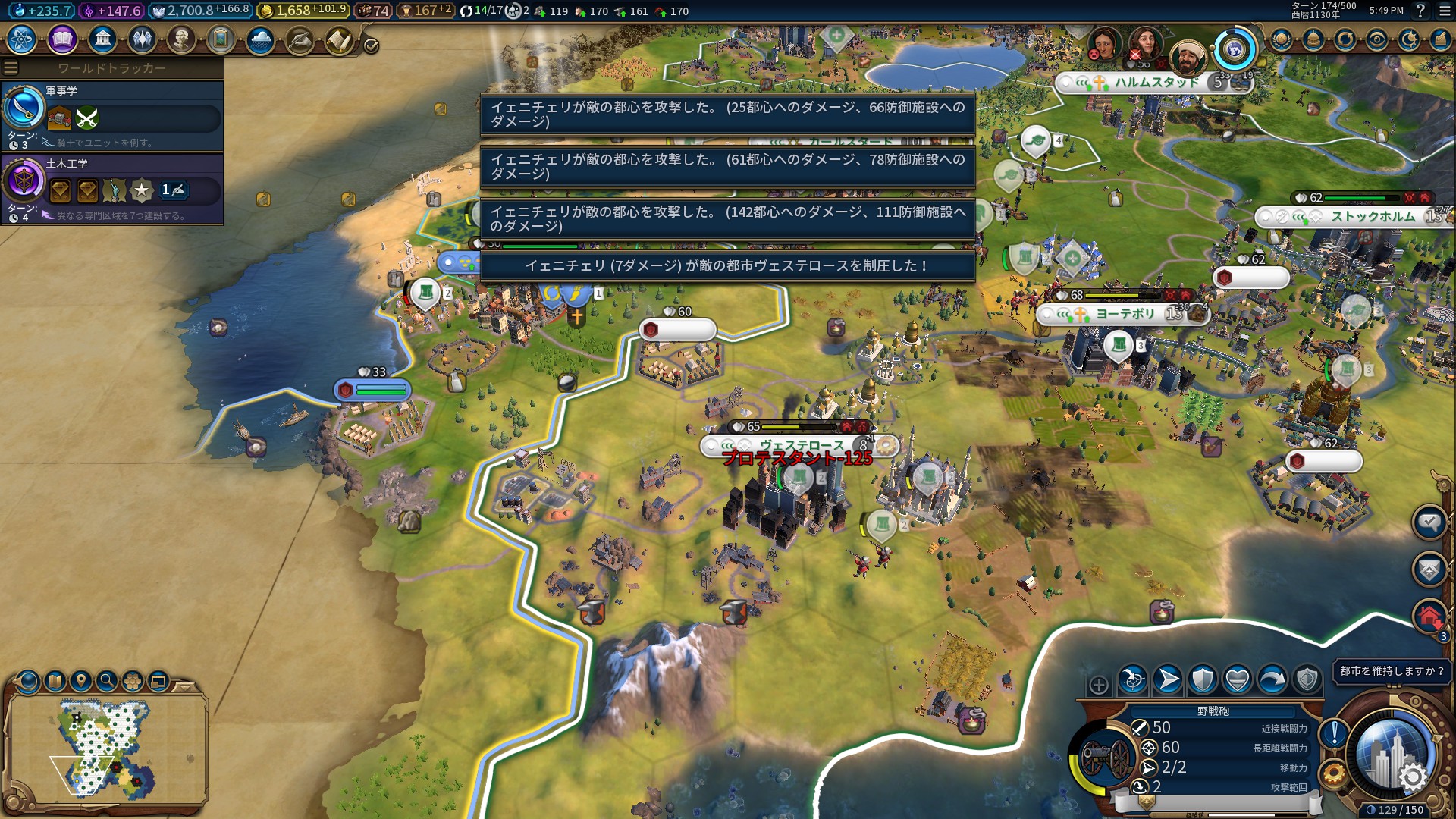Open the main menu hamburger button
This screenshot has height=819, width=1456.
point(1444,11)
